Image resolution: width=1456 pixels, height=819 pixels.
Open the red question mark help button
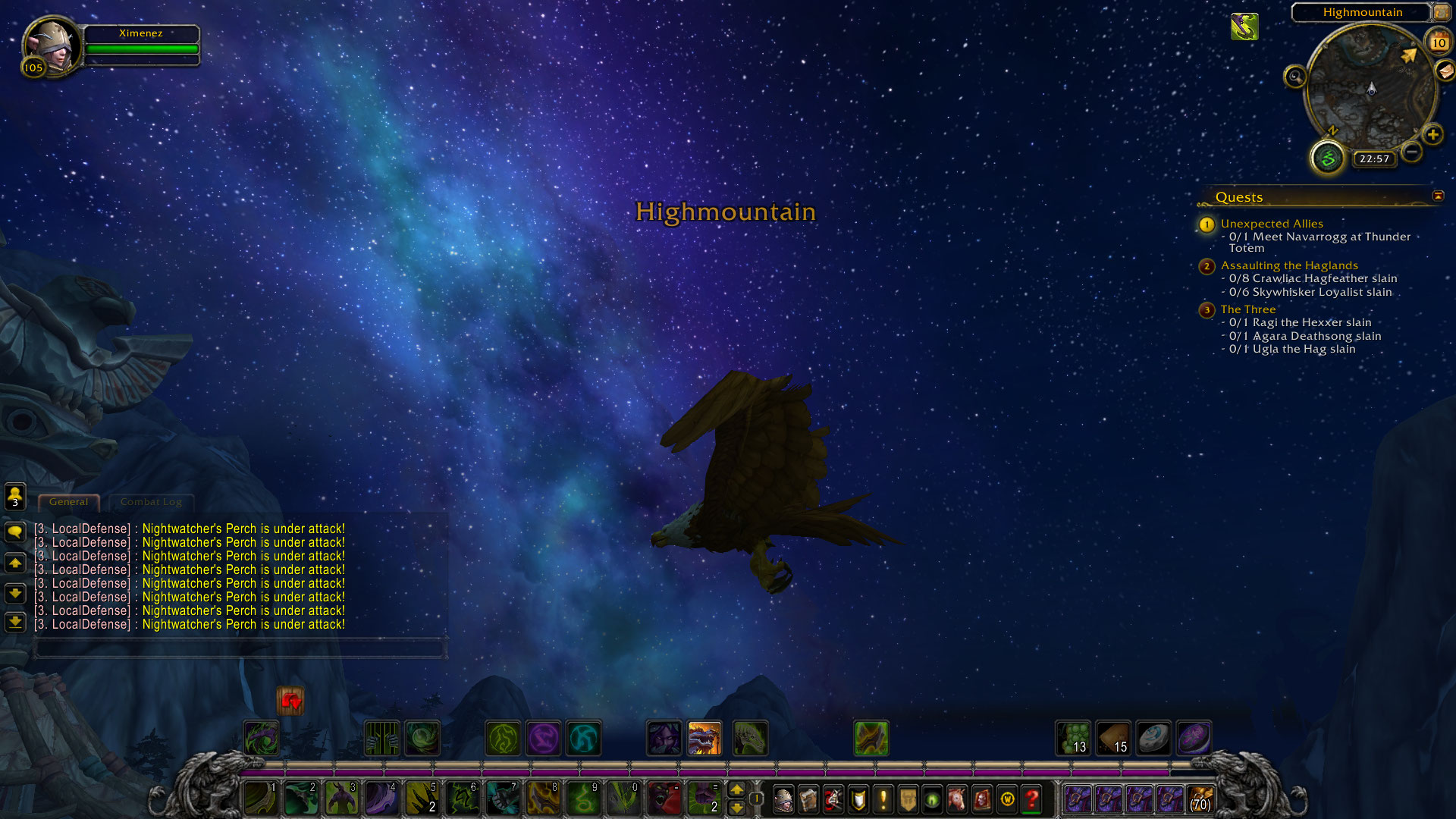(x=1031, y=799)
